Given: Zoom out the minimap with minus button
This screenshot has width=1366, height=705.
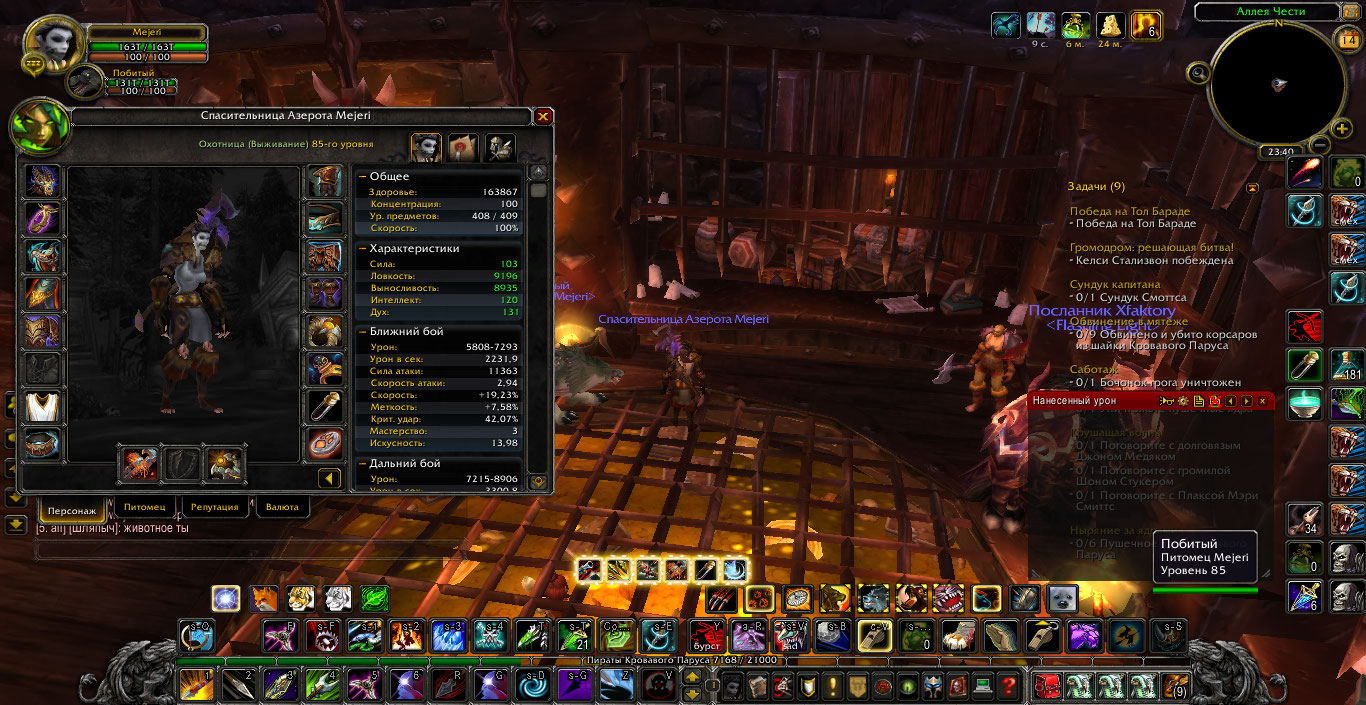Looking at the screenshot, I should [x=1319, y=145].
